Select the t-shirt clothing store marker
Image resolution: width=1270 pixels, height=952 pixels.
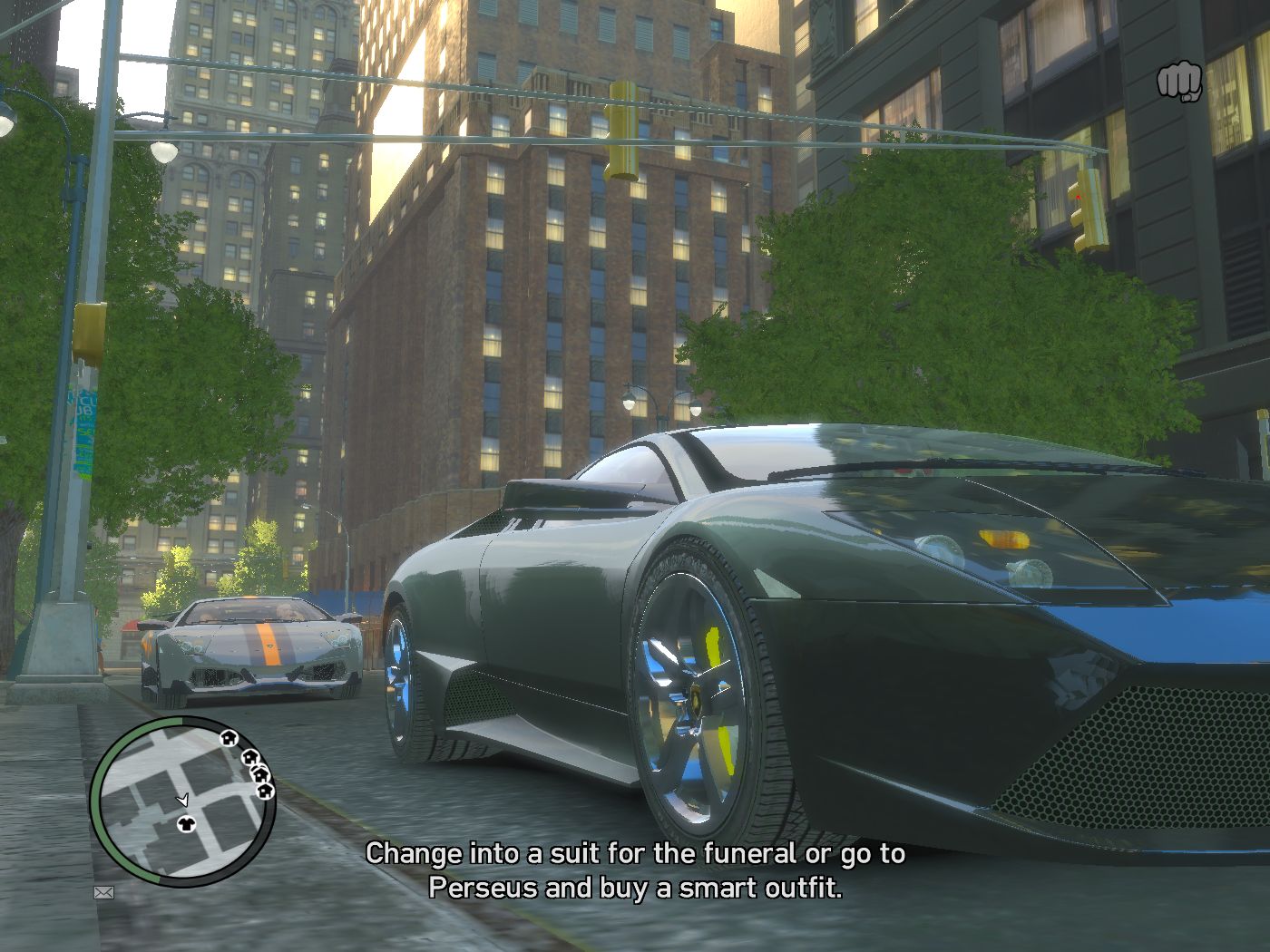(187, 823)
